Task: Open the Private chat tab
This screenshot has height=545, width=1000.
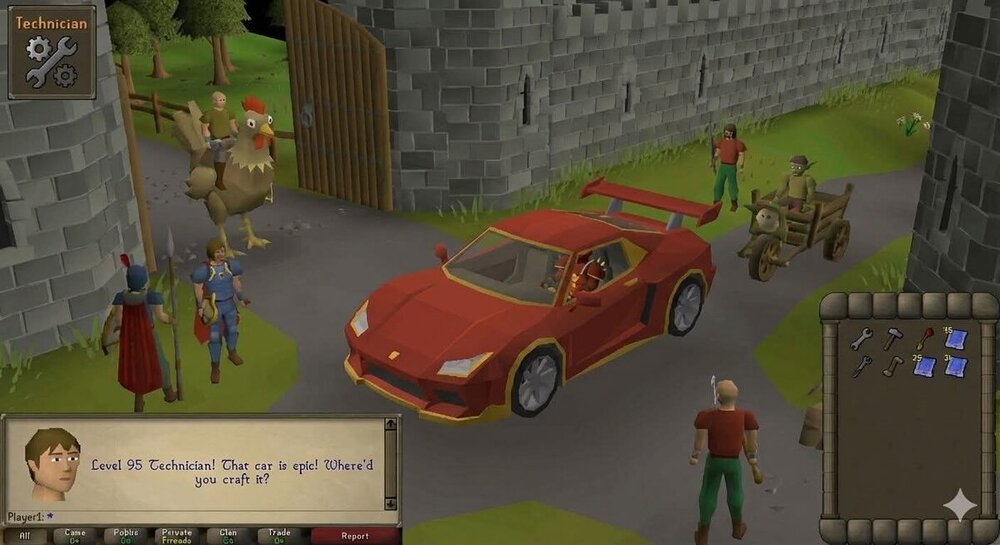Action: 177,536
